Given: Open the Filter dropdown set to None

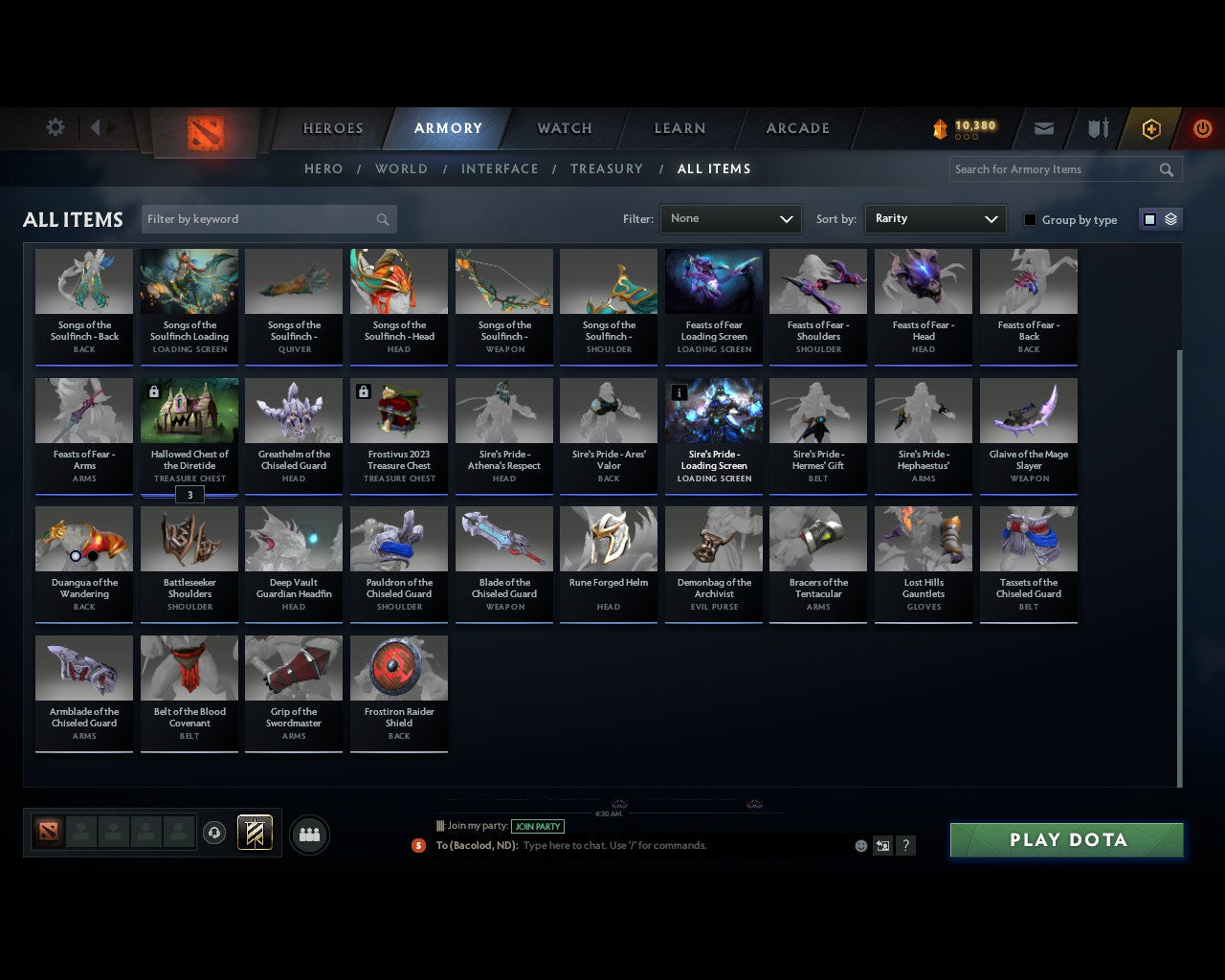Looking at the screenshot, I should pyautogui.click(x=730, y=218).
